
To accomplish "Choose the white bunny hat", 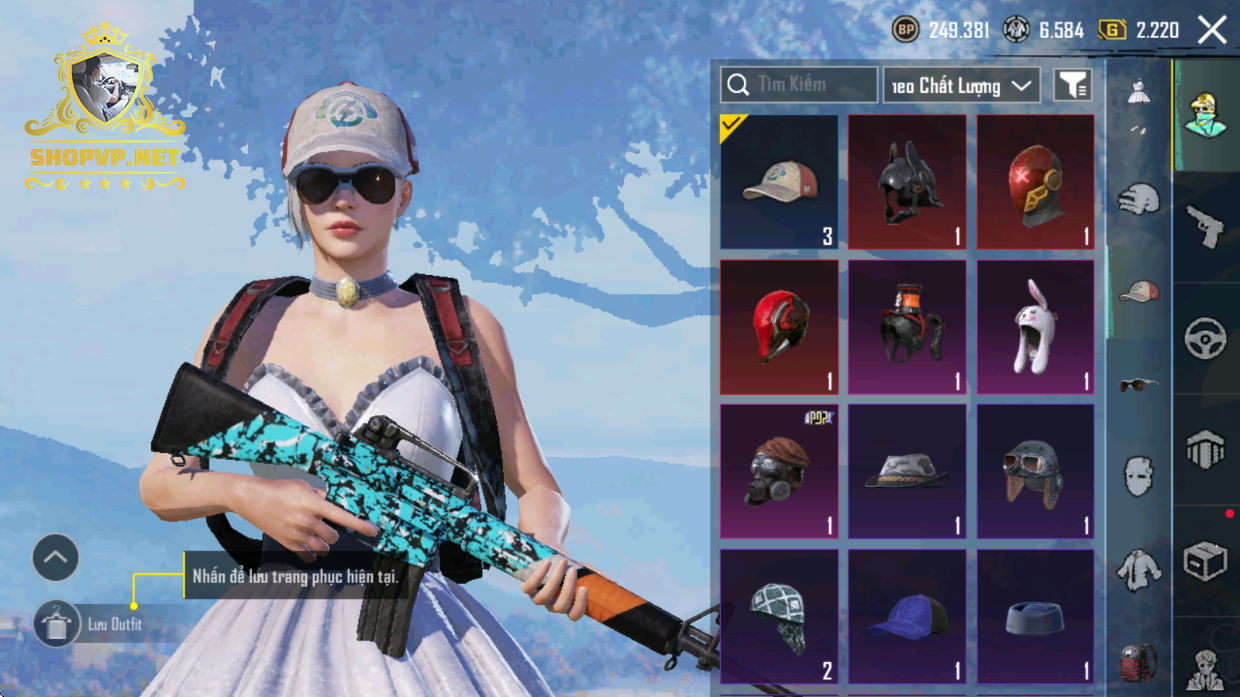I will tap(1035, 327).
